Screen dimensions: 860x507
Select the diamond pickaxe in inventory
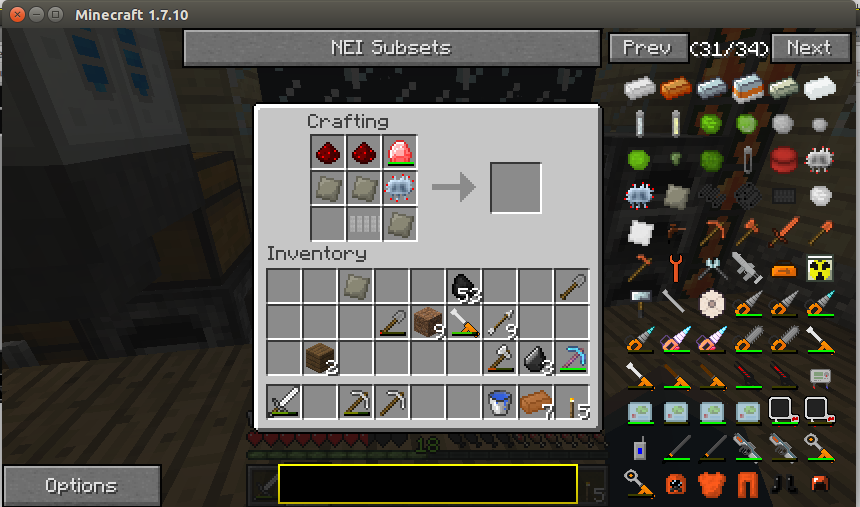pos(572,358)
